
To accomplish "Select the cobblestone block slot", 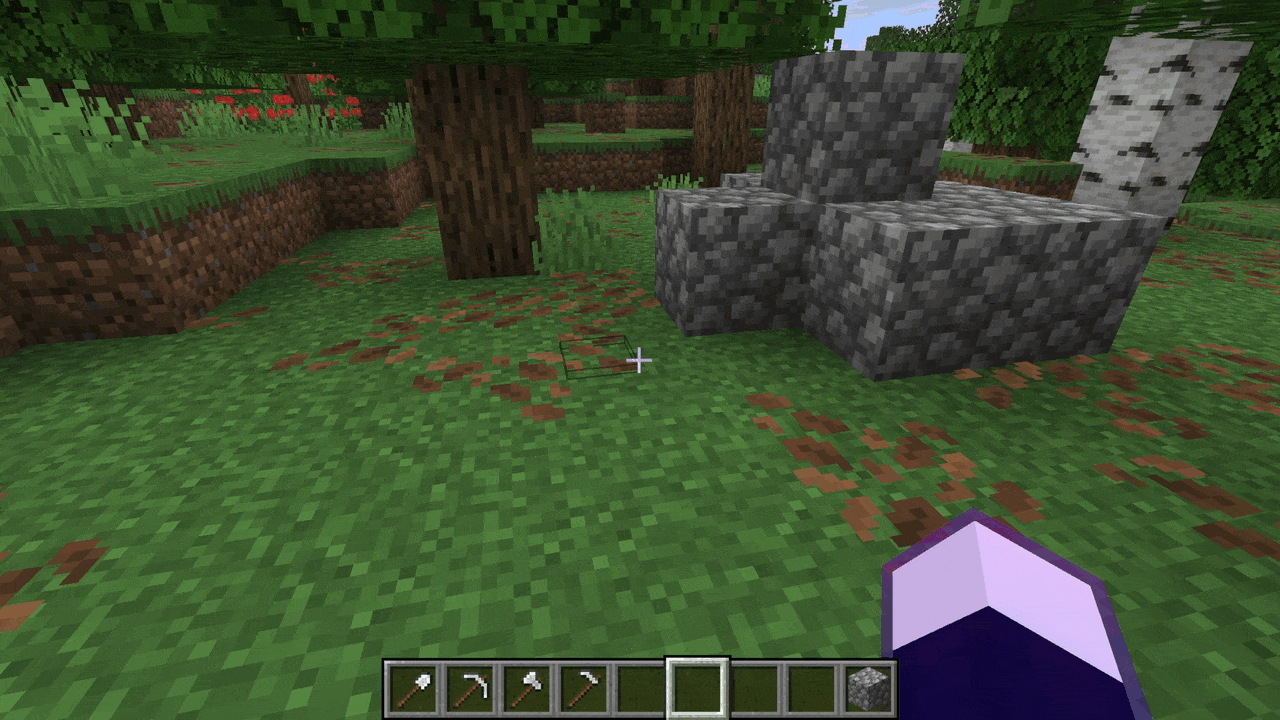I will pyautogui.click(x=866, y=689).
